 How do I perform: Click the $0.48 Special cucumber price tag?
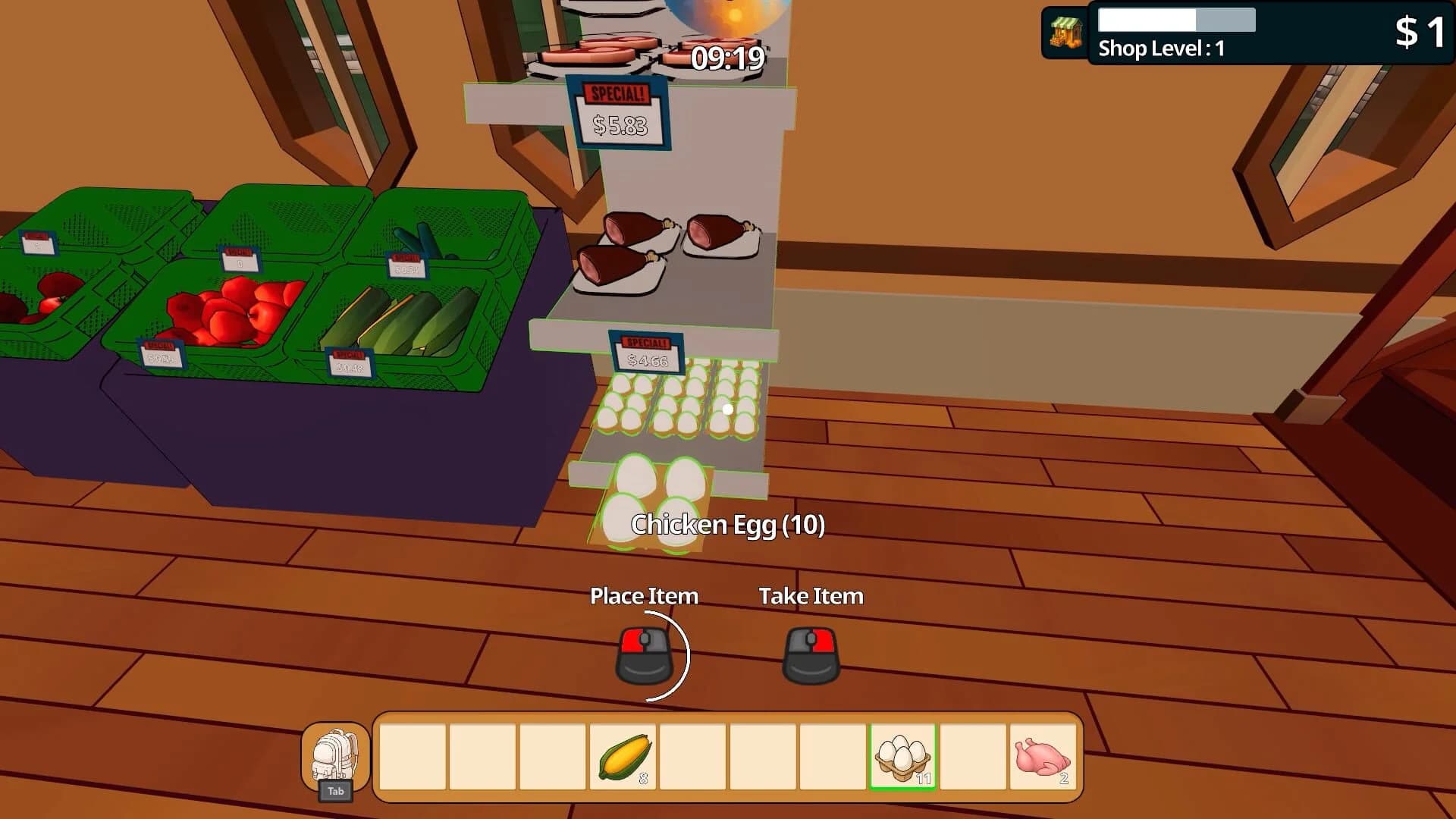350,361
